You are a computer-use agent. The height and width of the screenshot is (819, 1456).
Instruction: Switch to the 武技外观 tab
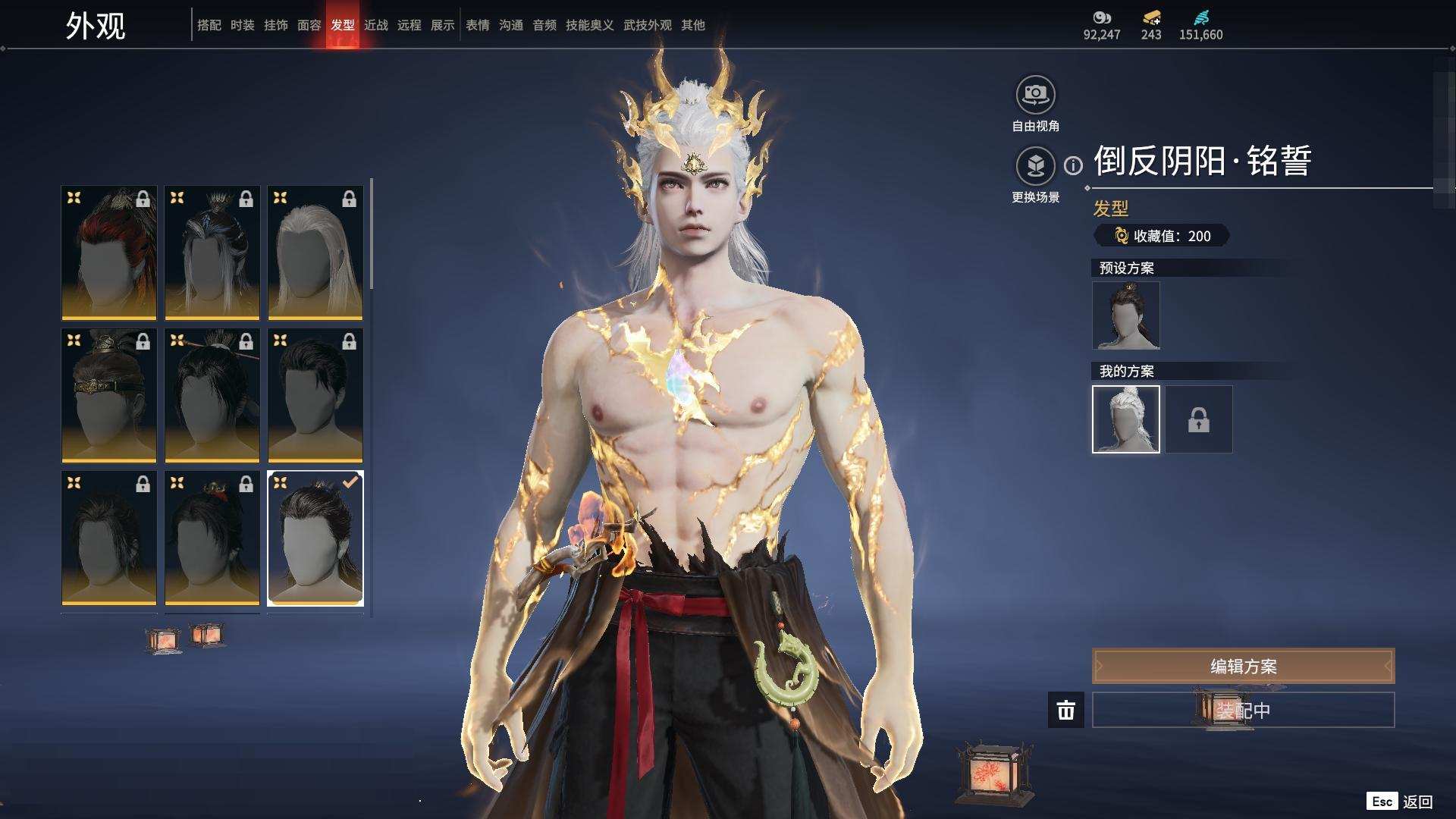(647, 25)
